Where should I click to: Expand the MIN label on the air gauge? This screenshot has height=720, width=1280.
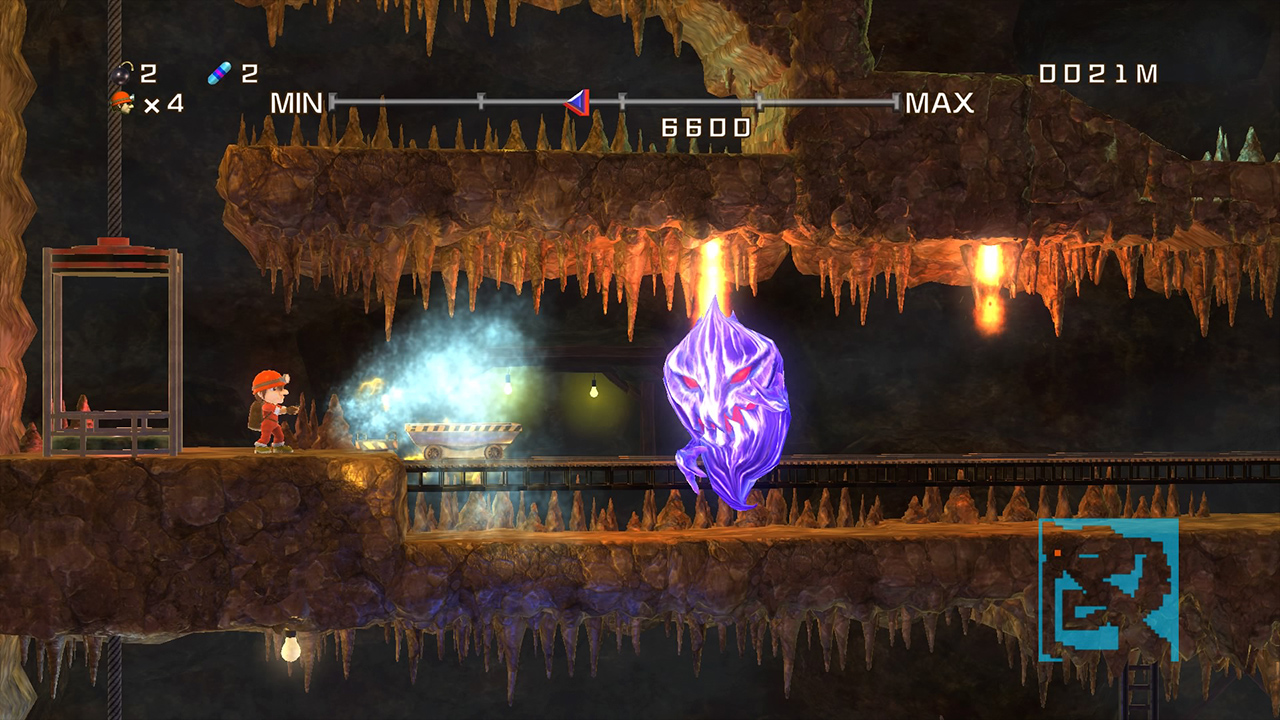(295, 101)
